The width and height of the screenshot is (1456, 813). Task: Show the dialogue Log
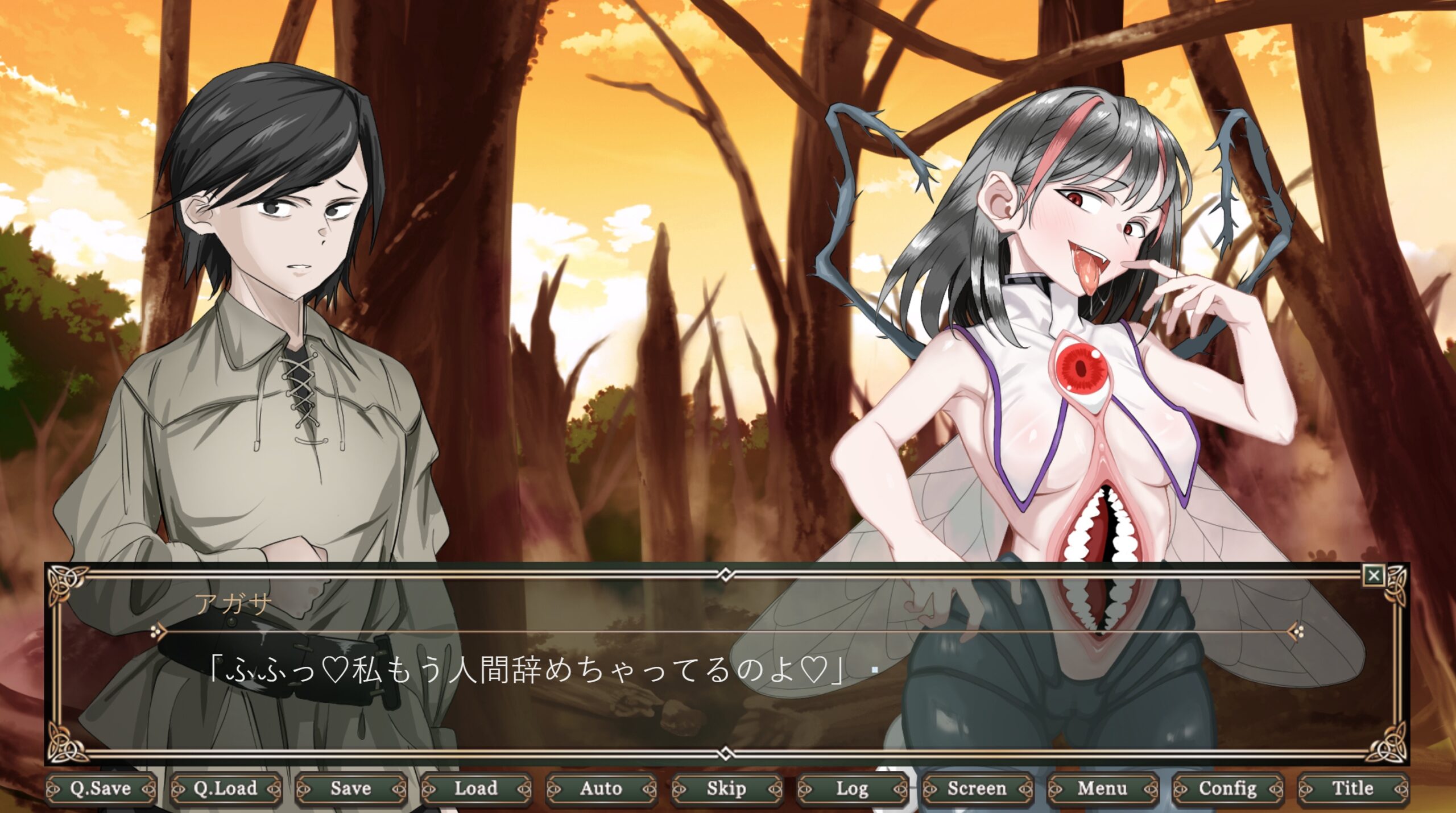click(851, 789)
